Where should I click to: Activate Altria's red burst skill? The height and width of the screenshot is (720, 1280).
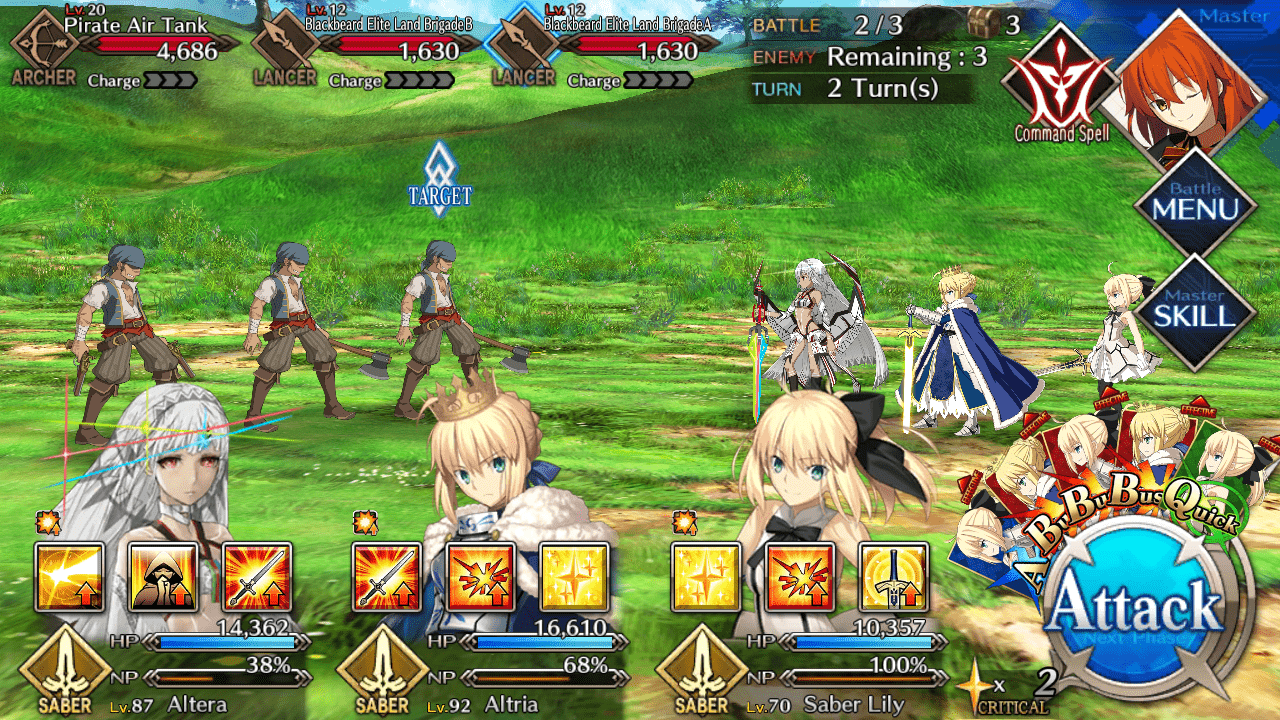pos(480,577)
